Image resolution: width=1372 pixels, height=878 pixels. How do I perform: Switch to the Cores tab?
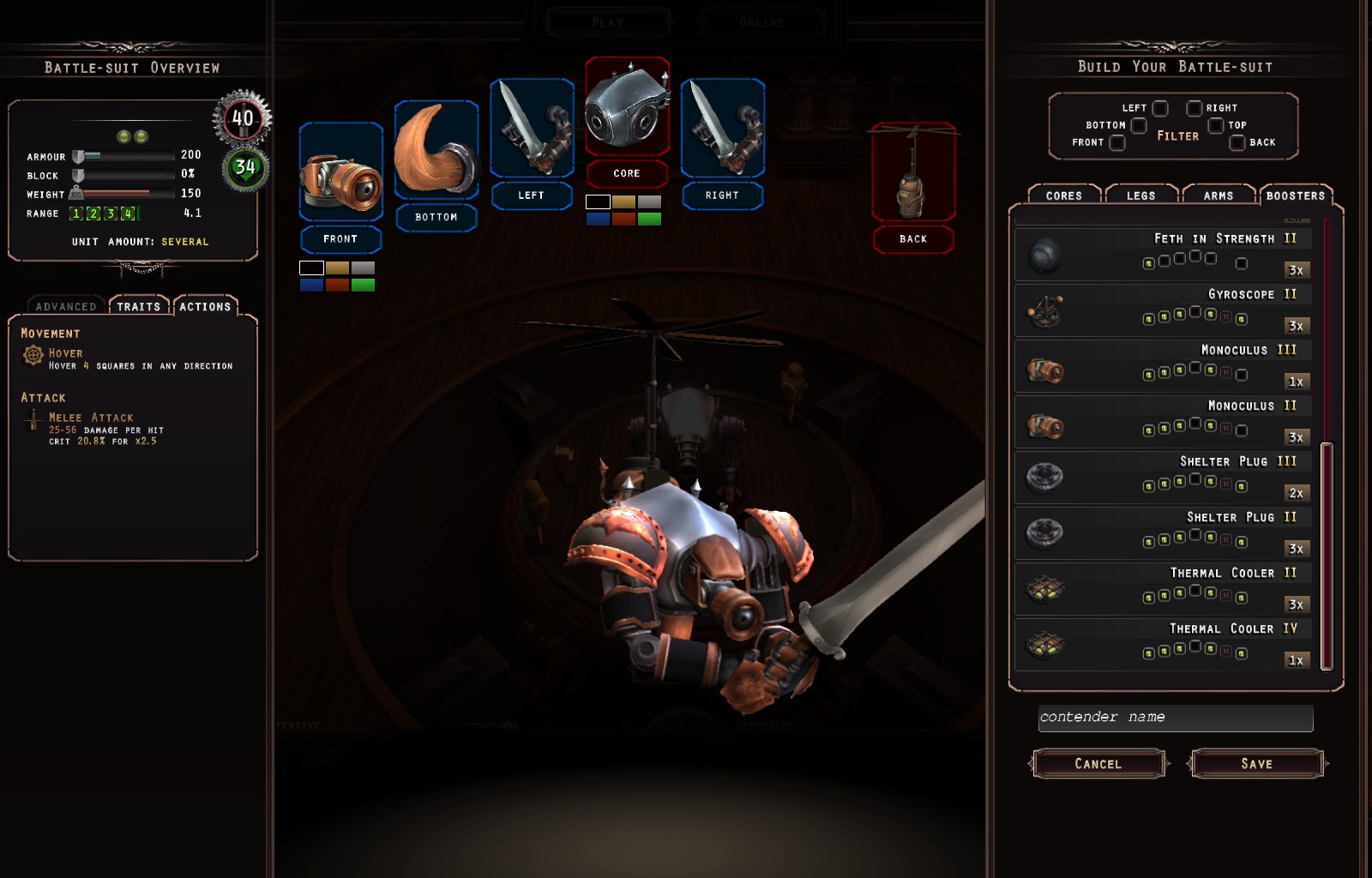(x=1063, y=195)
